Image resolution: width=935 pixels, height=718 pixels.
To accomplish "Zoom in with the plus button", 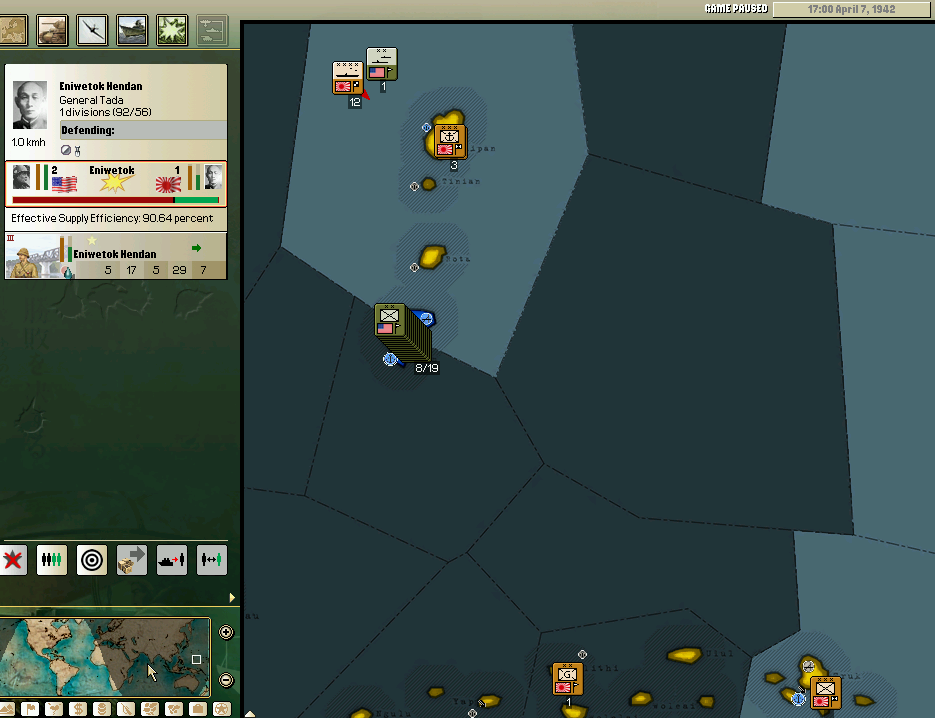I will coord(226,632).
